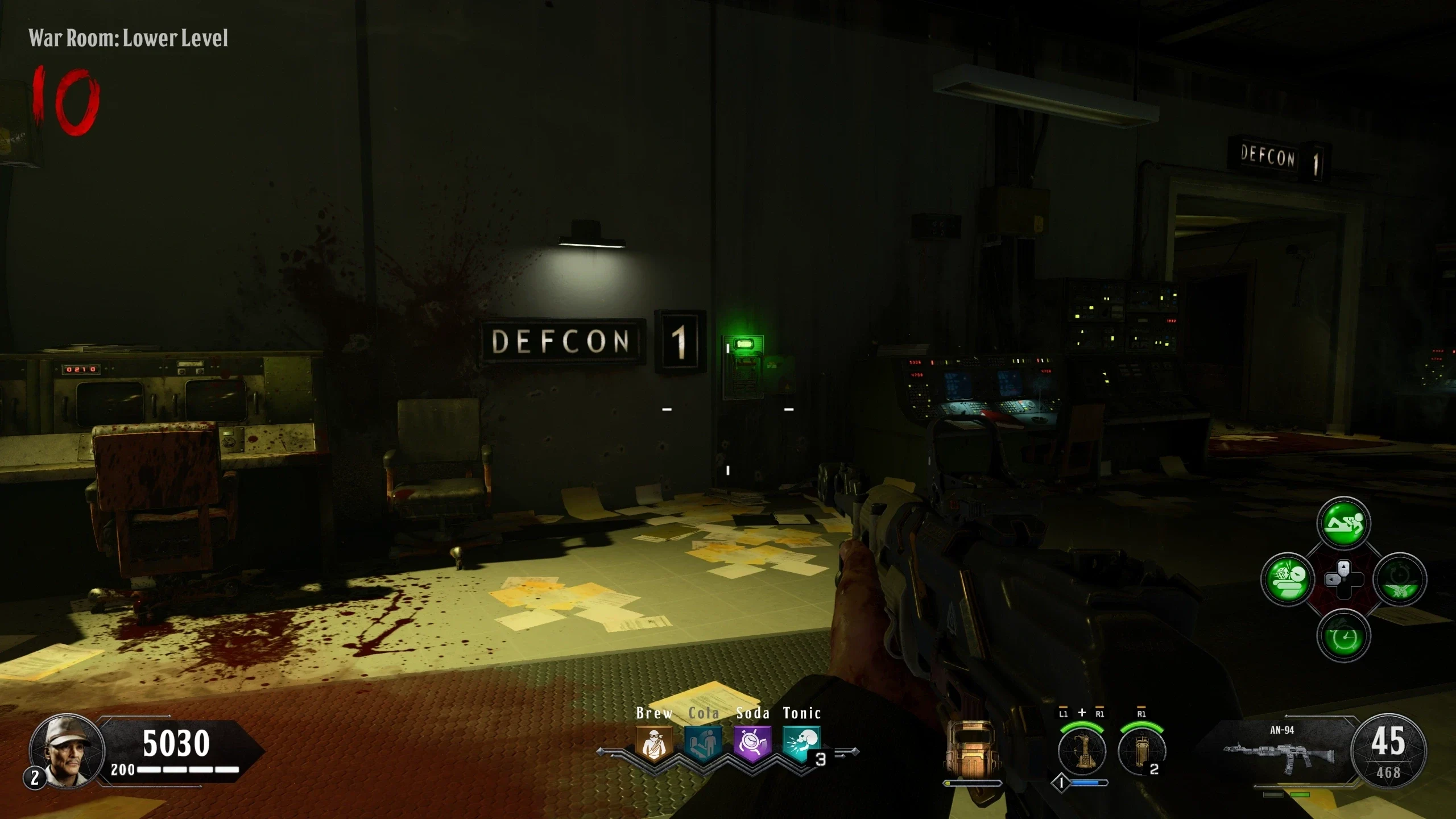Trigger the alarm clock elixir

coord(1343,636)
